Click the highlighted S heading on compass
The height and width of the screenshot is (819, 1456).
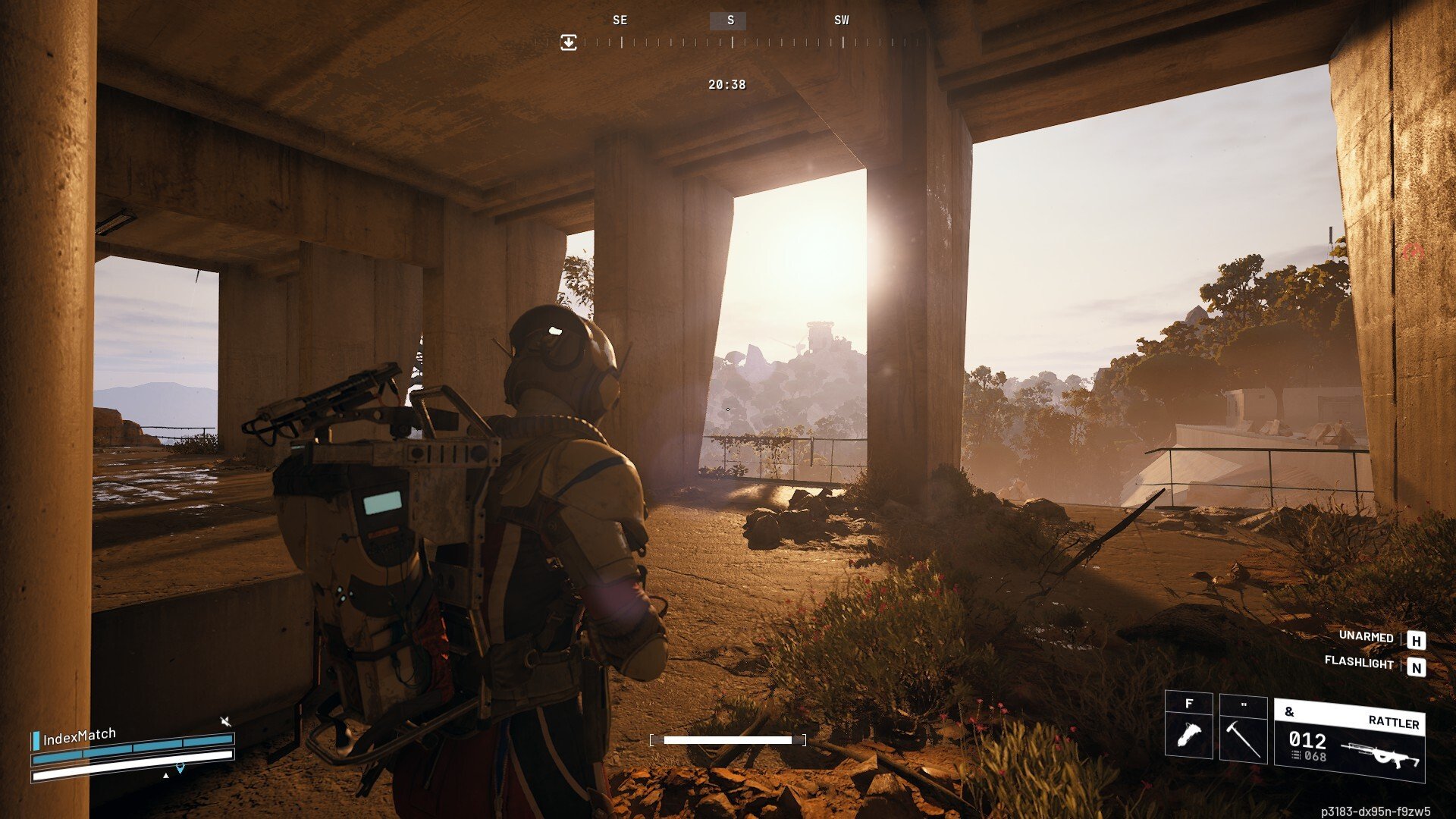point(730,20)
